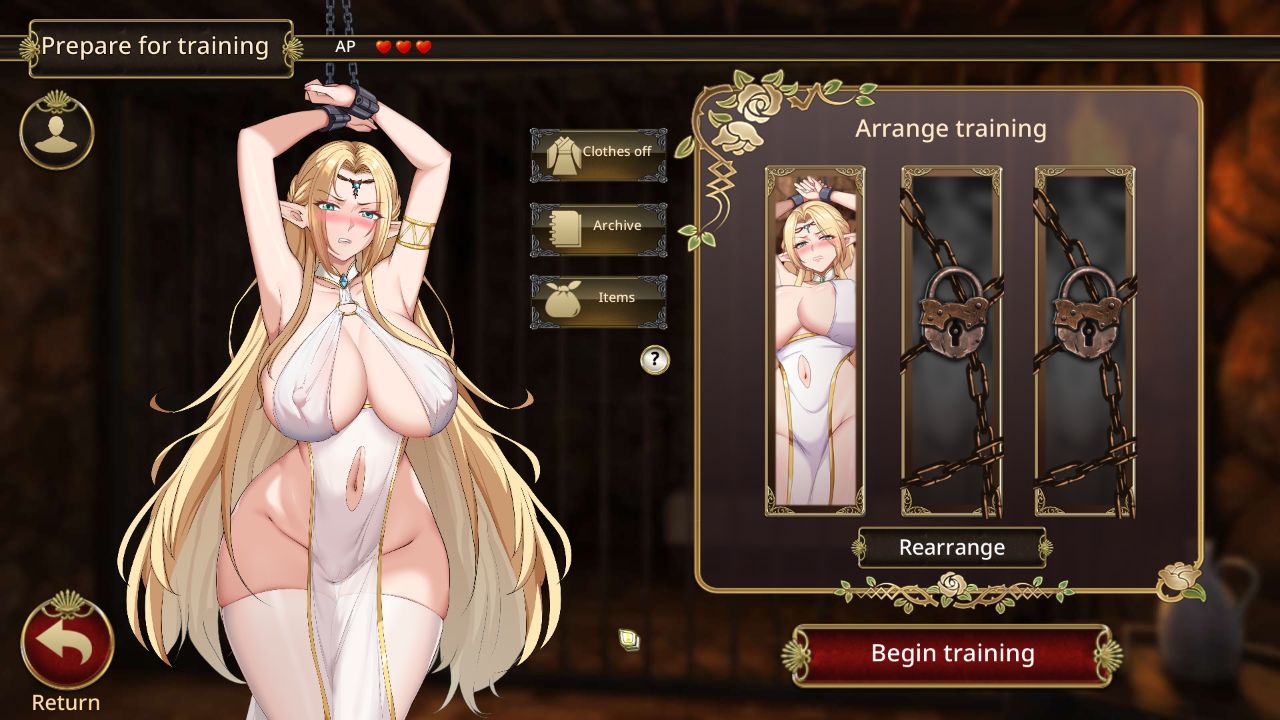1280x720 pixels.
Task: Open the Archive
Action: (598, 225)
